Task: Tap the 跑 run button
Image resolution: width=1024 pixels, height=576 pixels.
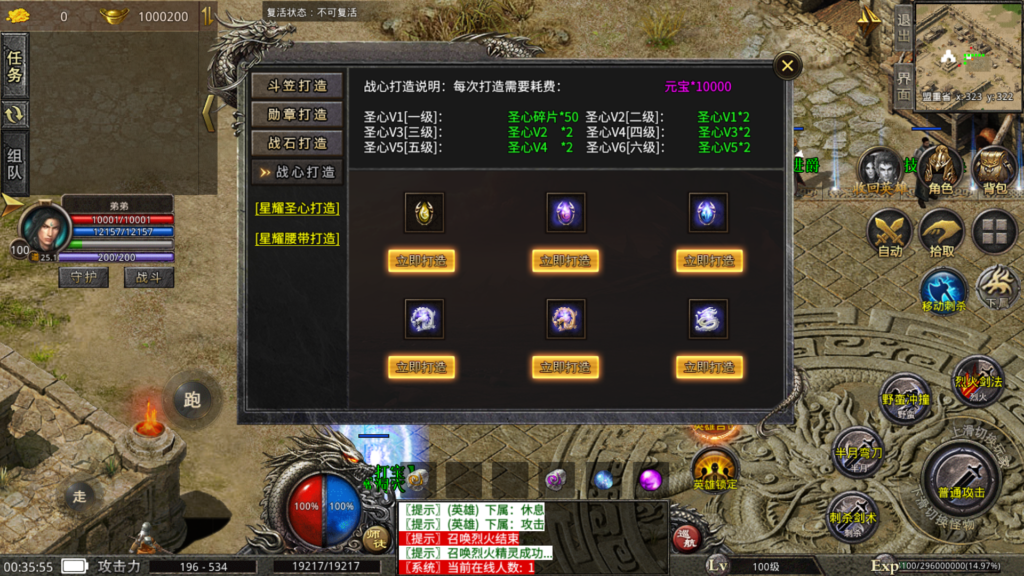Action: 192,399
